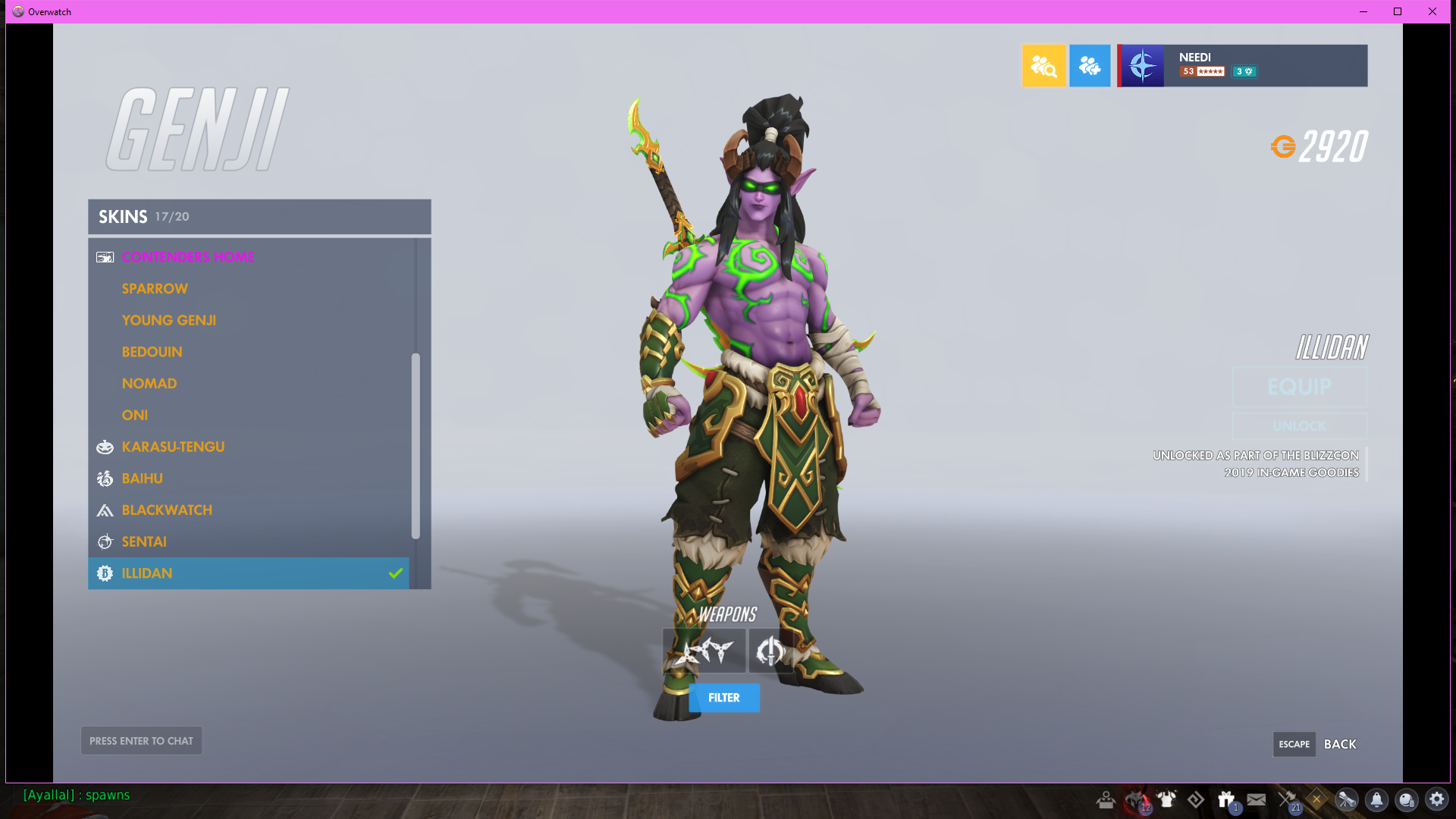Open the gift icon showing badge 1 in taskbar

[1225, 799]
